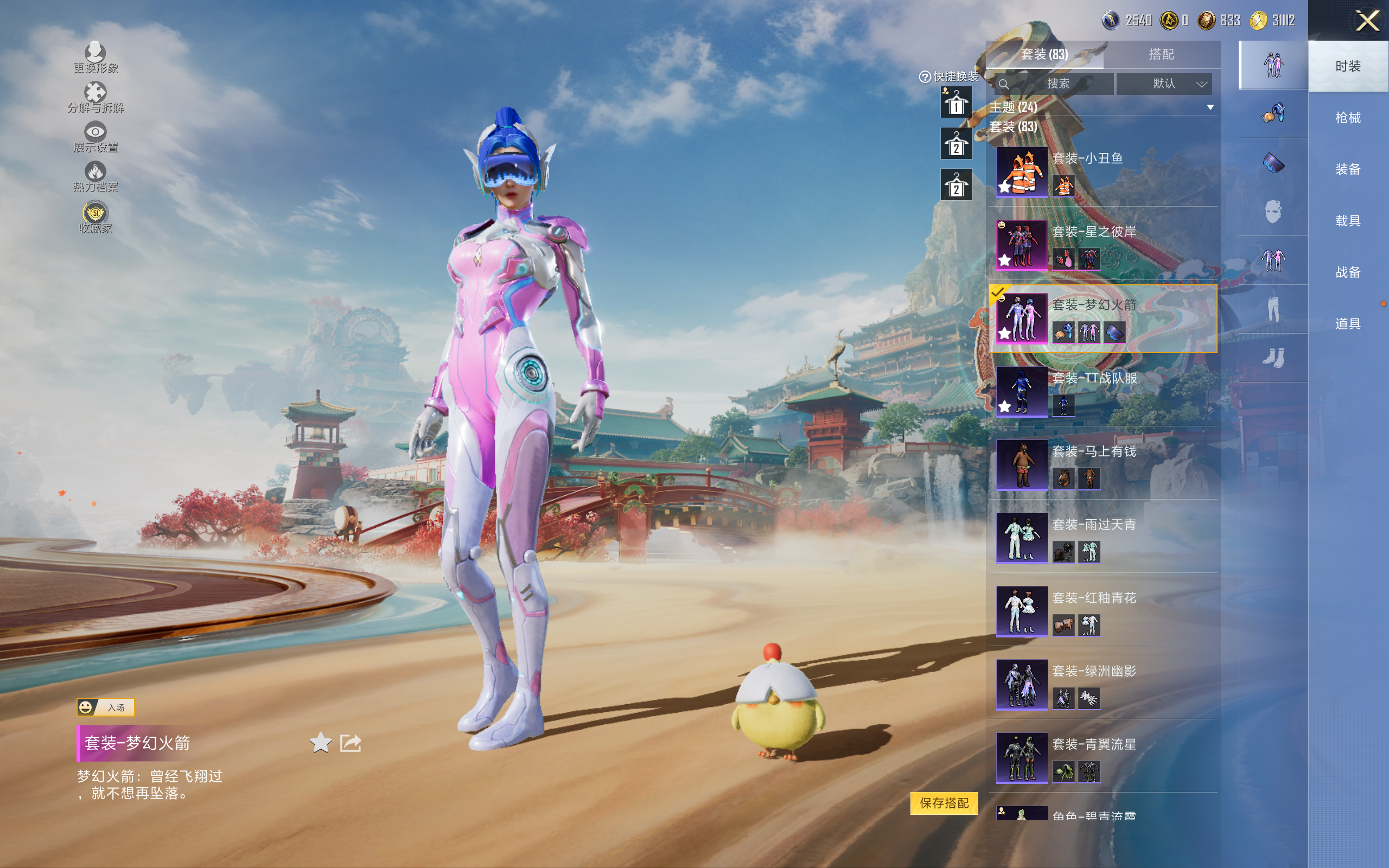
Task: Open 展示设置 display settings
Action: tap(95, 137)
